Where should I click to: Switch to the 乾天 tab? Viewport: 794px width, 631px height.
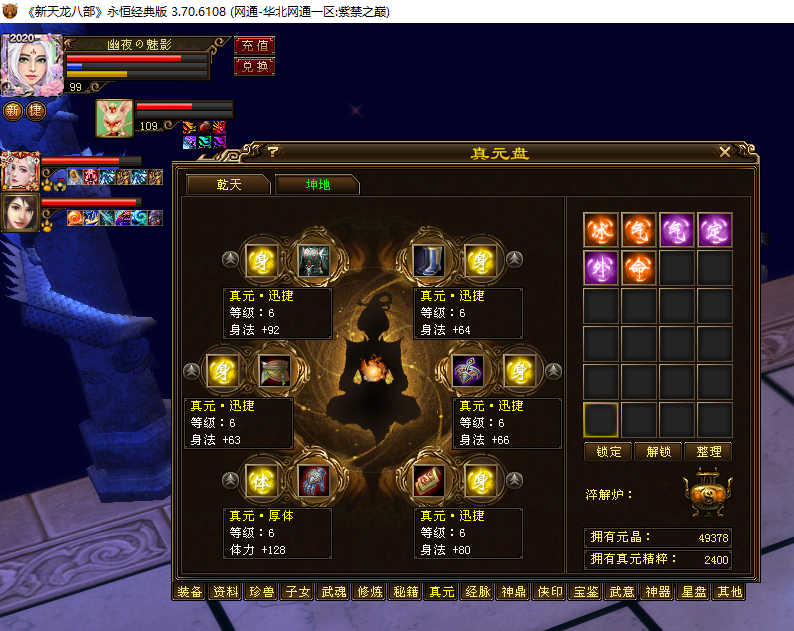click(x=228, y=185)
